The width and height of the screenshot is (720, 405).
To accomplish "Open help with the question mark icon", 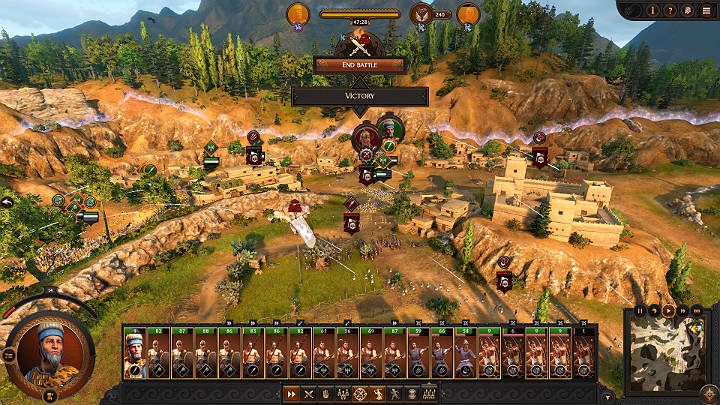I will click(x=669, y=11).
